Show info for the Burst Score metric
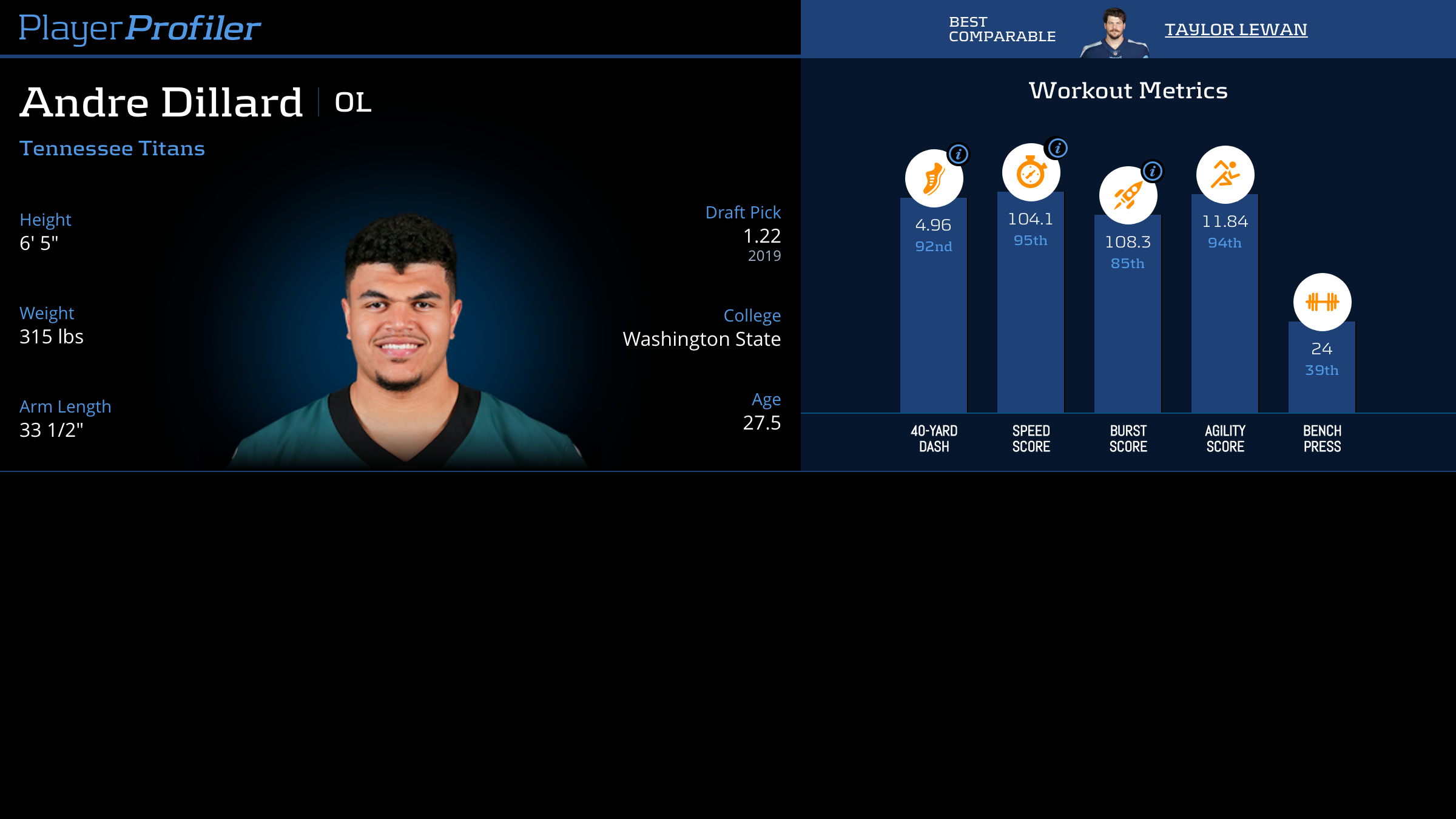The width and height of the screenshot is (1456, 819). 1153,171
